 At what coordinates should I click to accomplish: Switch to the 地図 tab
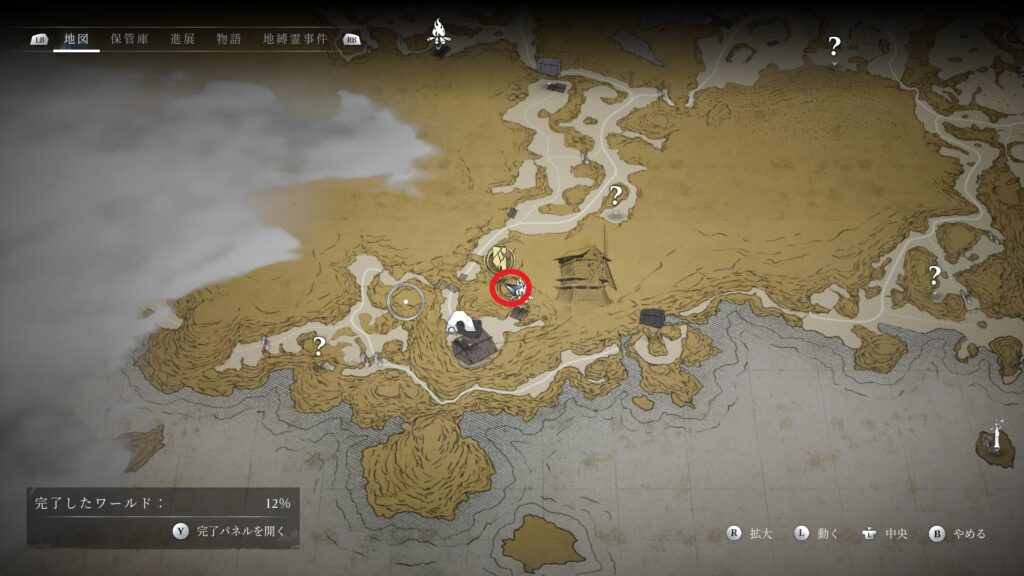76,39
